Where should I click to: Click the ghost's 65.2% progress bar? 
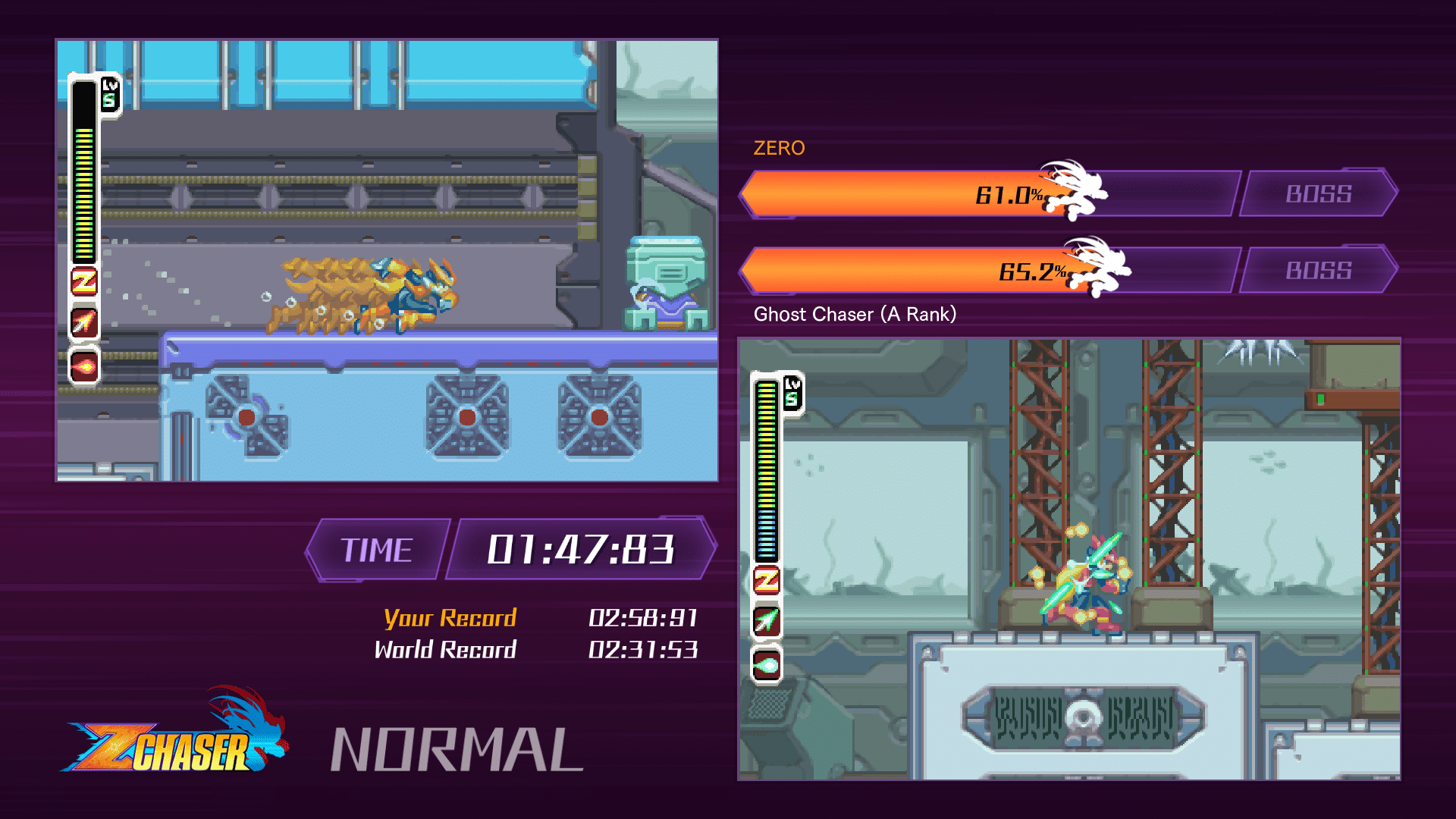(x=910, y=271)
